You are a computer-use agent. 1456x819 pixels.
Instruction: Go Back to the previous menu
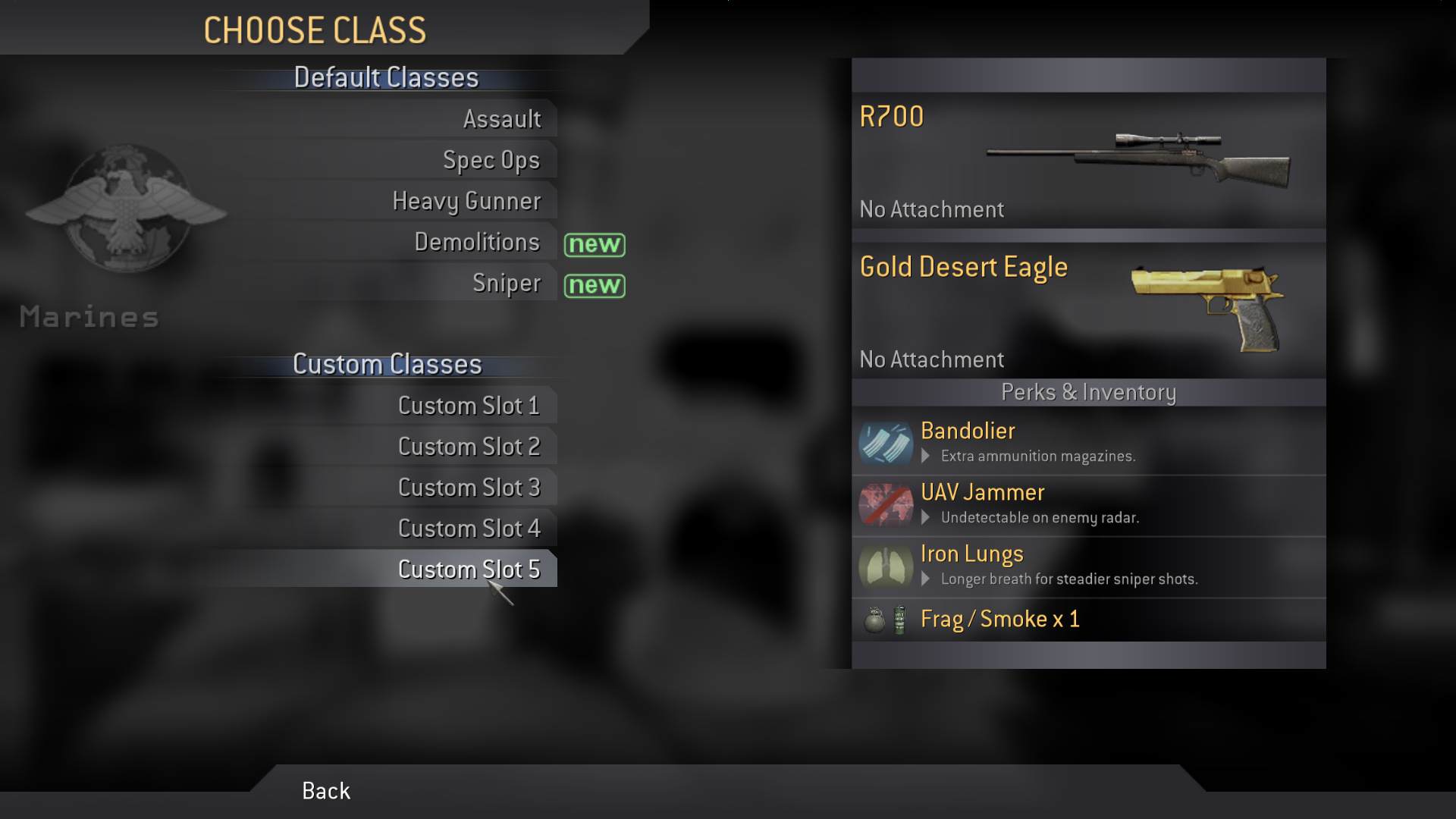coord(326,791)
